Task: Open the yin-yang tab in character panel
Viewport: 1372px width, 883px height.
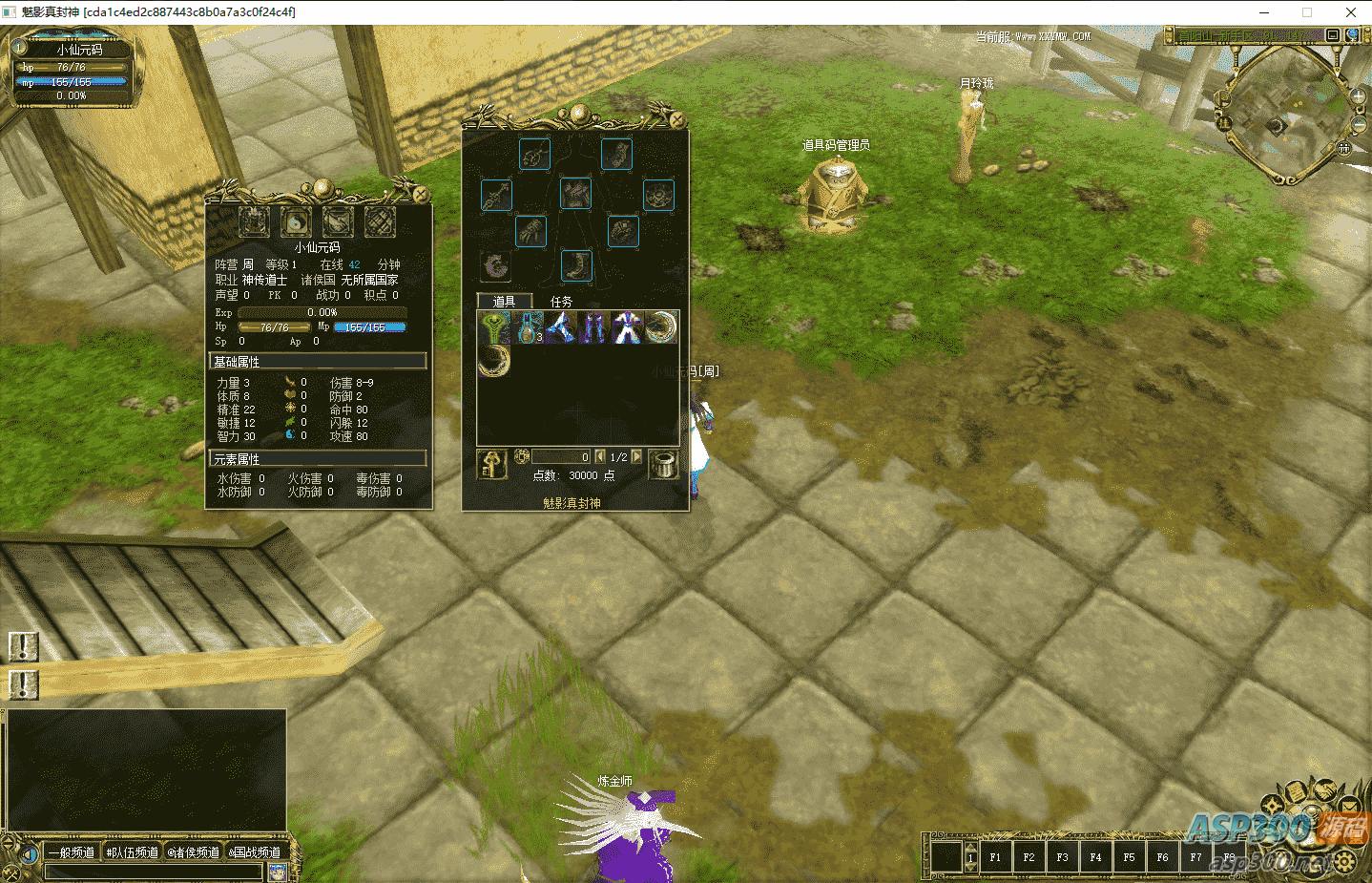Action: point(296,221)
